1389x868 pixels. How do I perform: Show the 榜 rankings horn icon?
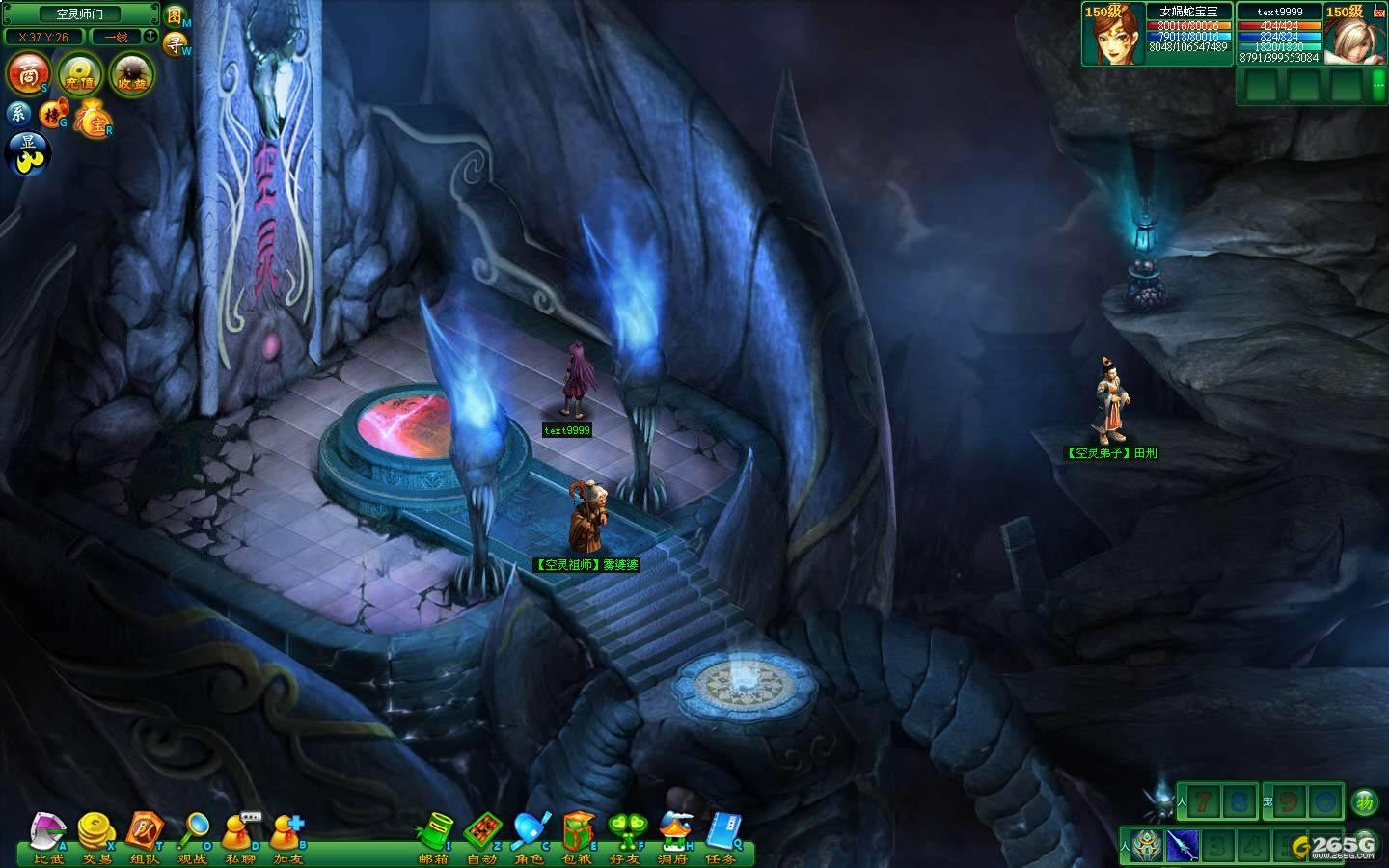(51, 115)
